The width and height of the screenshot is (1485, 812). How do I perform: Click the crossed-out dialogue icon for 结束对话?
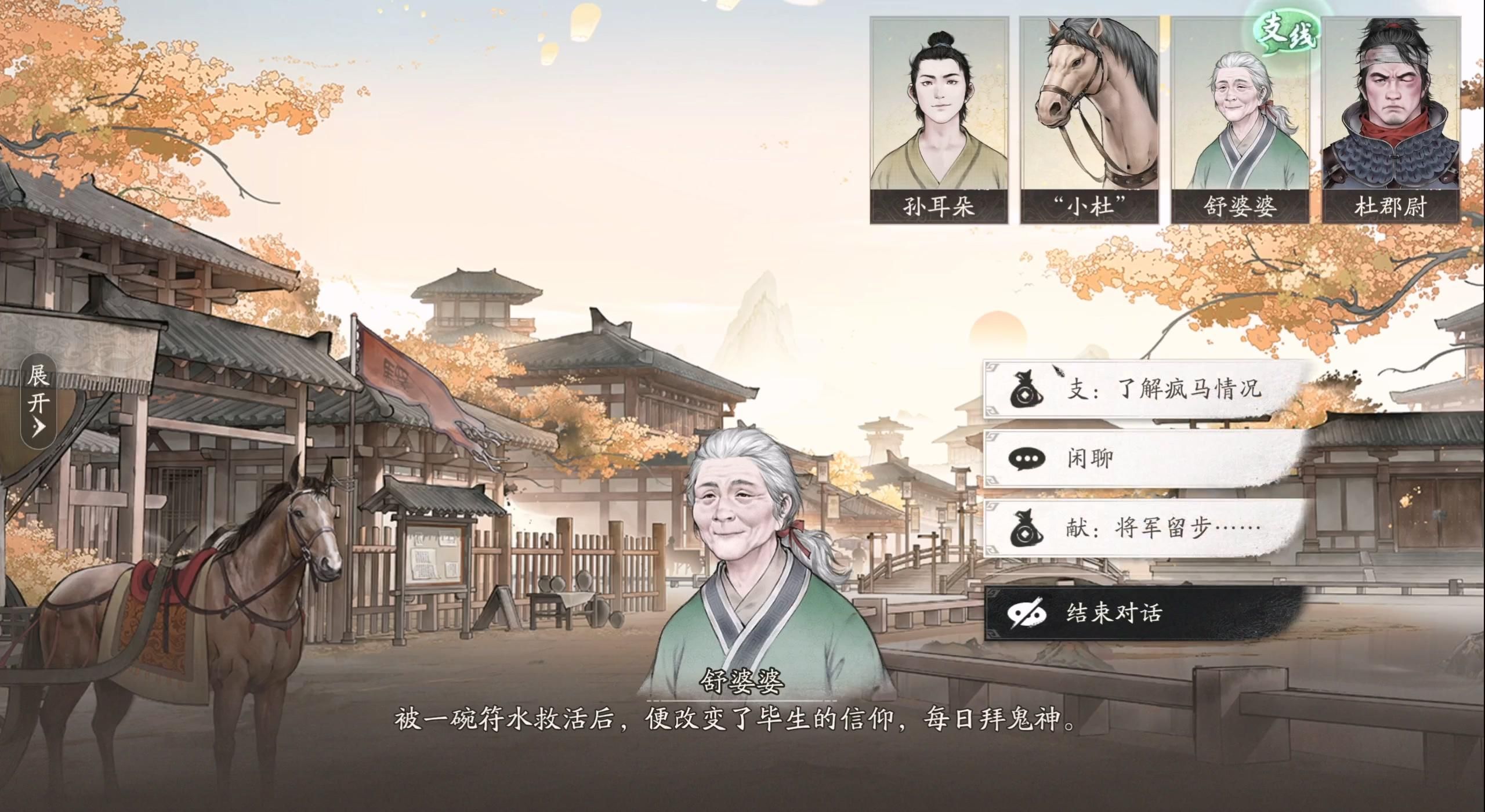pyautogui.click(x=1027, y=612)
